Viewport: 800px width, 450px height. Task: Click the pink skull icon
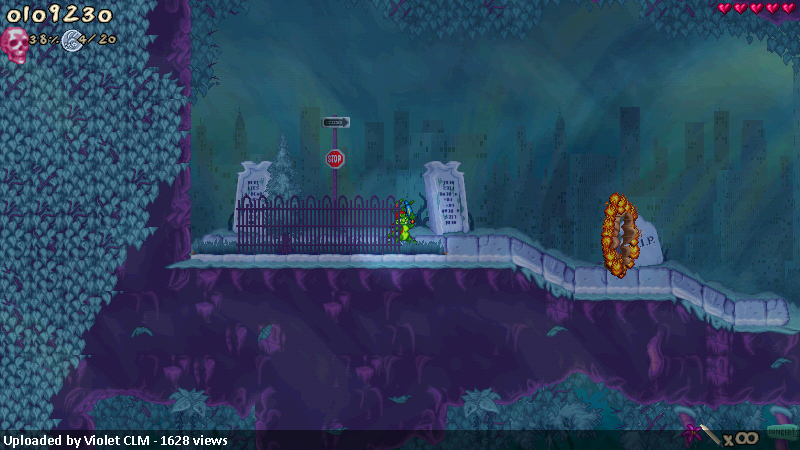(x=15, y=43)
